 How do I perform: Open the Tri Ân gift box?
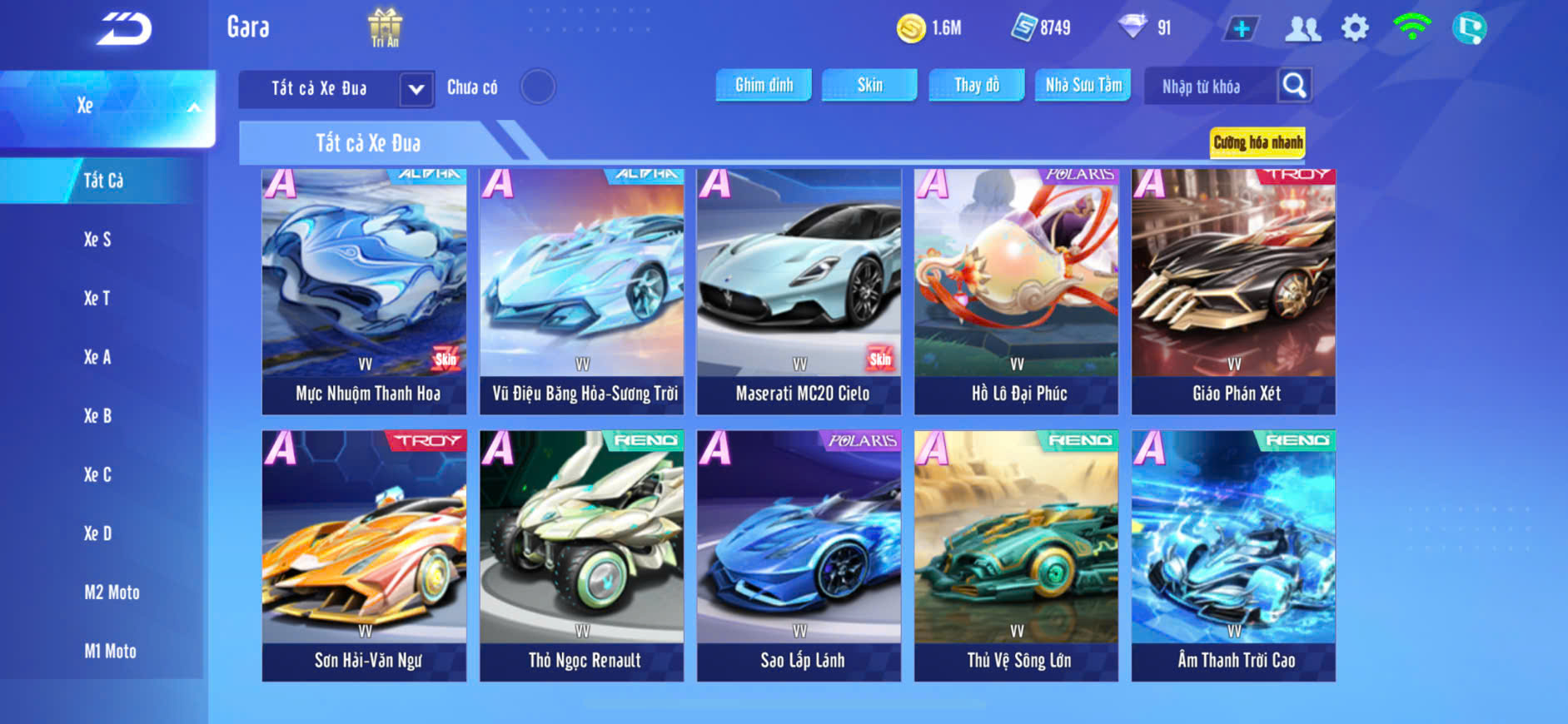tap(385, 27)
